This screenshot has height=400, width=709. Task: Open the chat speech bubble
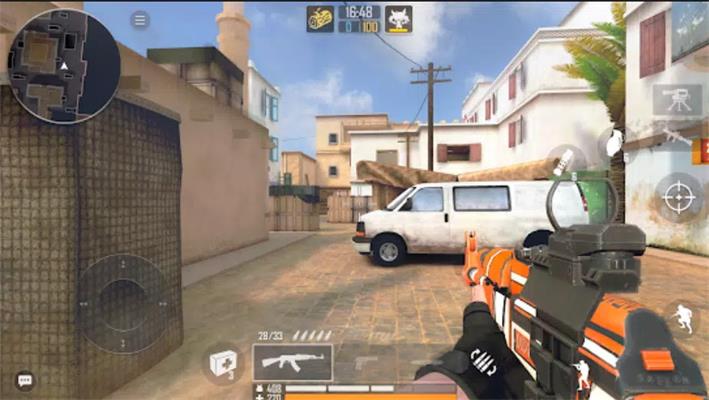(24, 380)
